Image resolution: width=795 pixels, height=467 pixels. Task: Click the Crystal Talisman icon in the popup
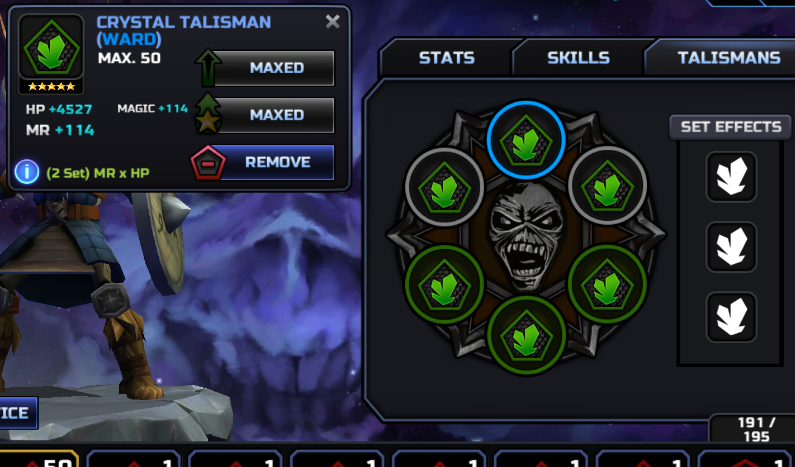(52, 48)
